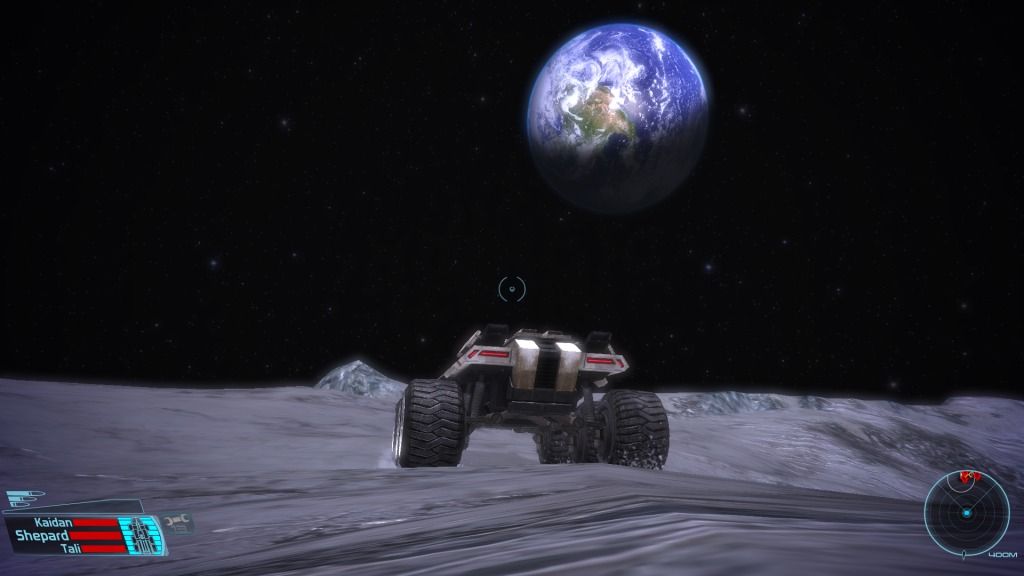The width and height of the screenshot is (1024, 576).
Task: Select the red enemy markers on the radar
Action: pos(967,478)
